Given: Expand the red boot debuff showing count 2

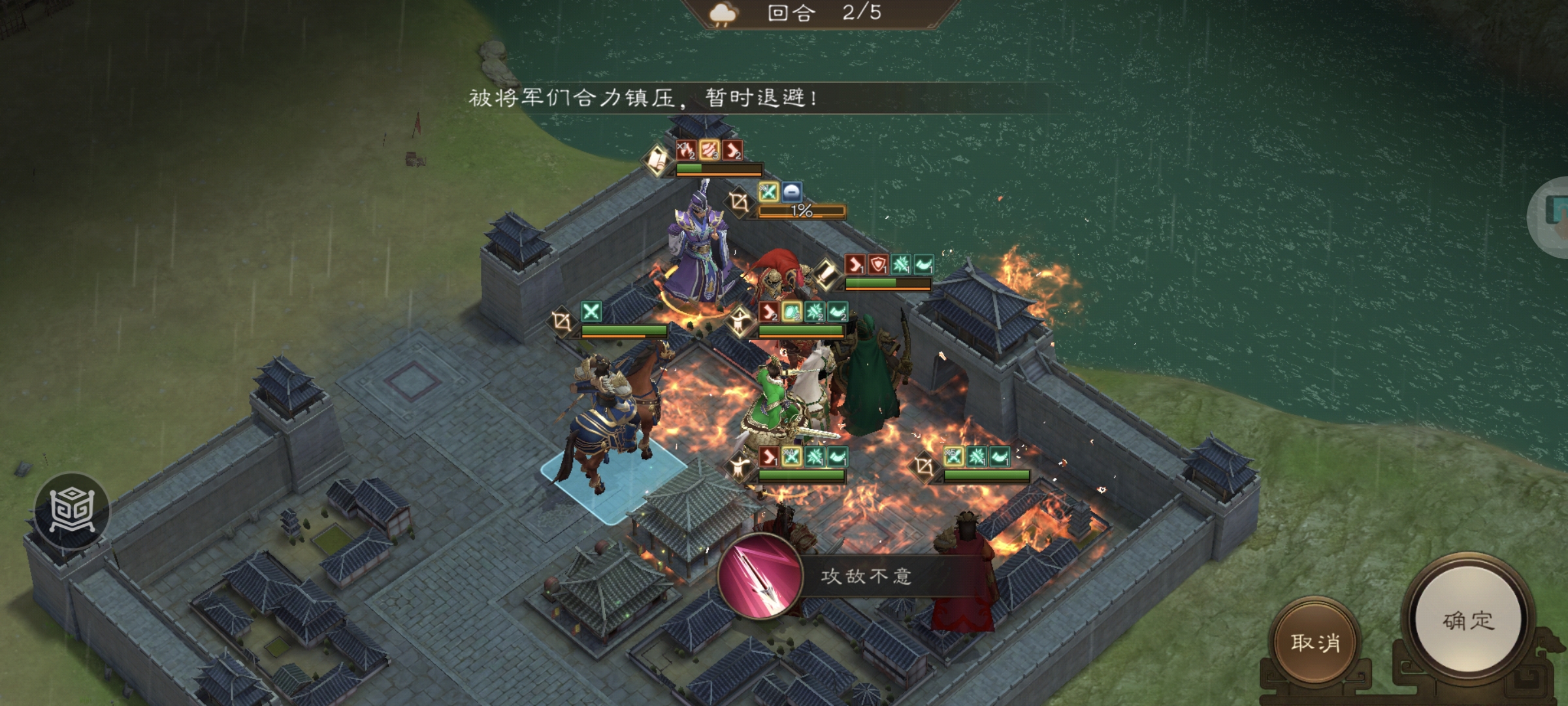Looking at the screenshot, I should [732, 150].
